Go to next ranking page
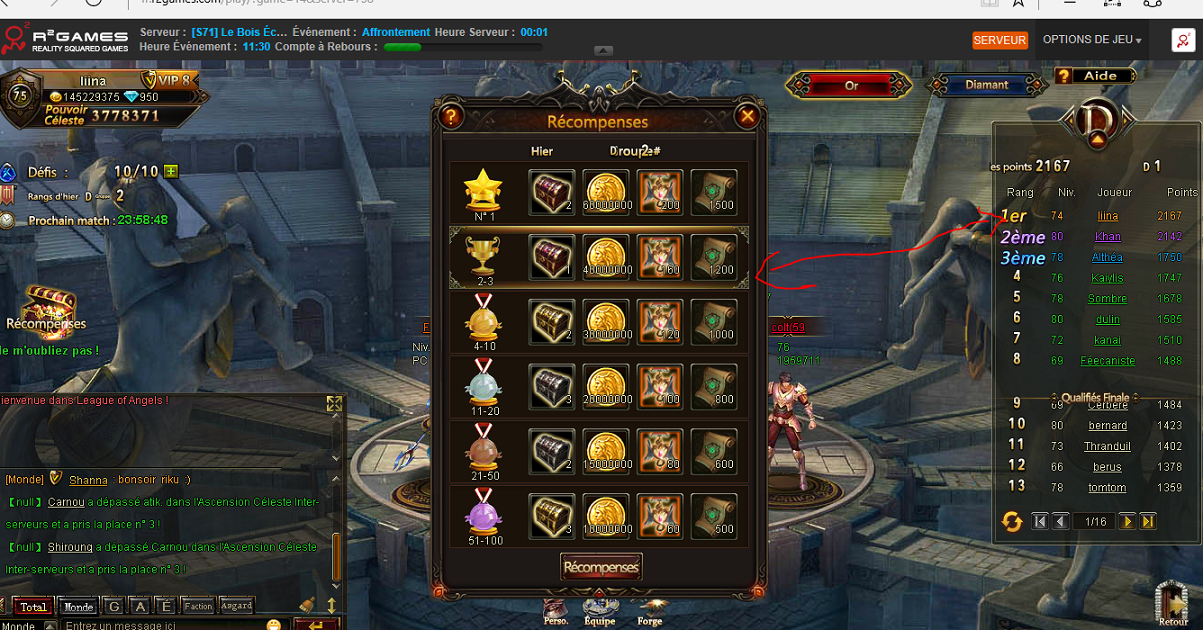Viewport: 1203px width, 630px height. pyautogui.click(x=1127, y=521)
